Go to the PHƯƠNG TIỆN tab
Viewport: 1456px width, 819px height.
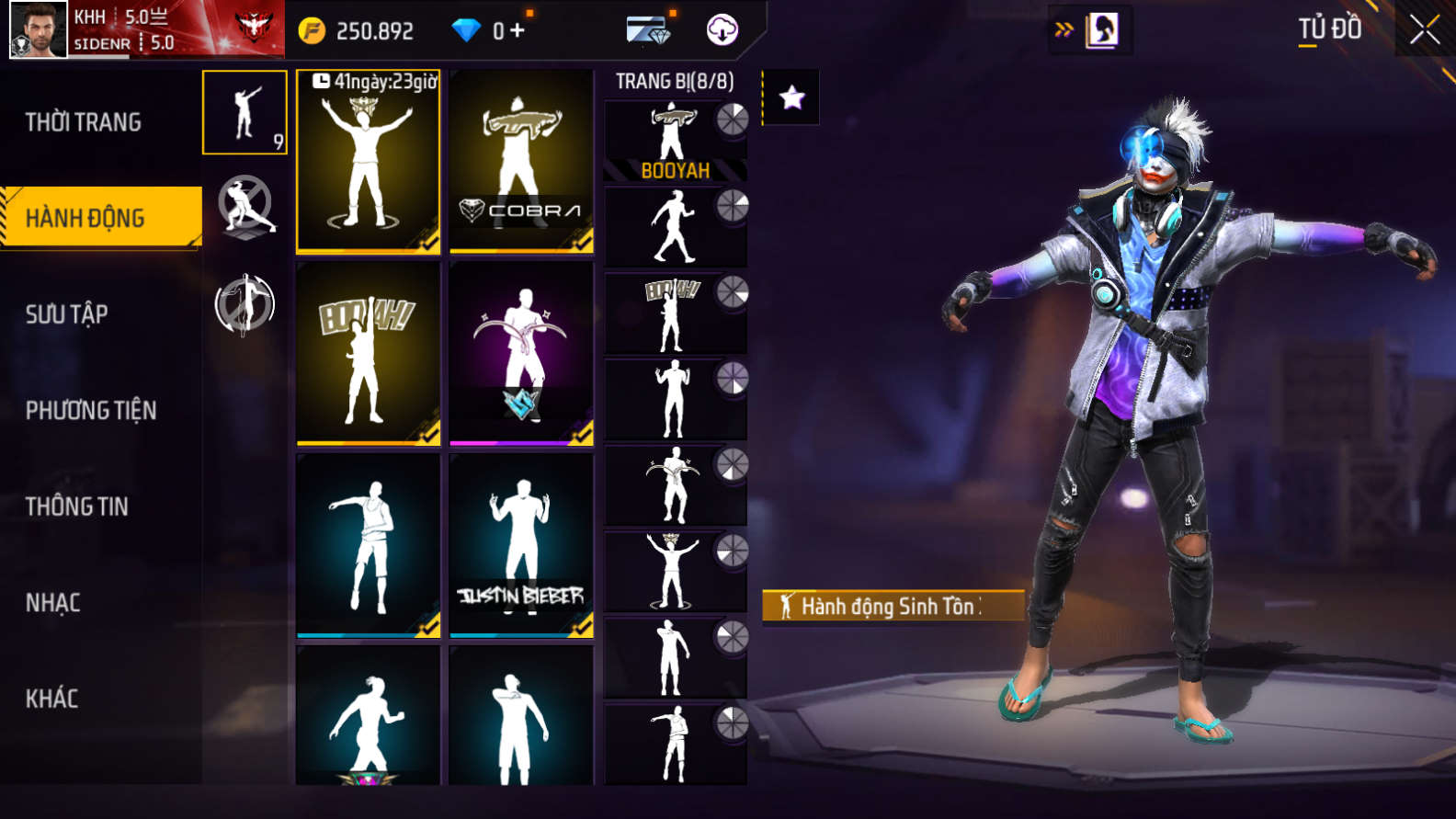tap(91, 410)
